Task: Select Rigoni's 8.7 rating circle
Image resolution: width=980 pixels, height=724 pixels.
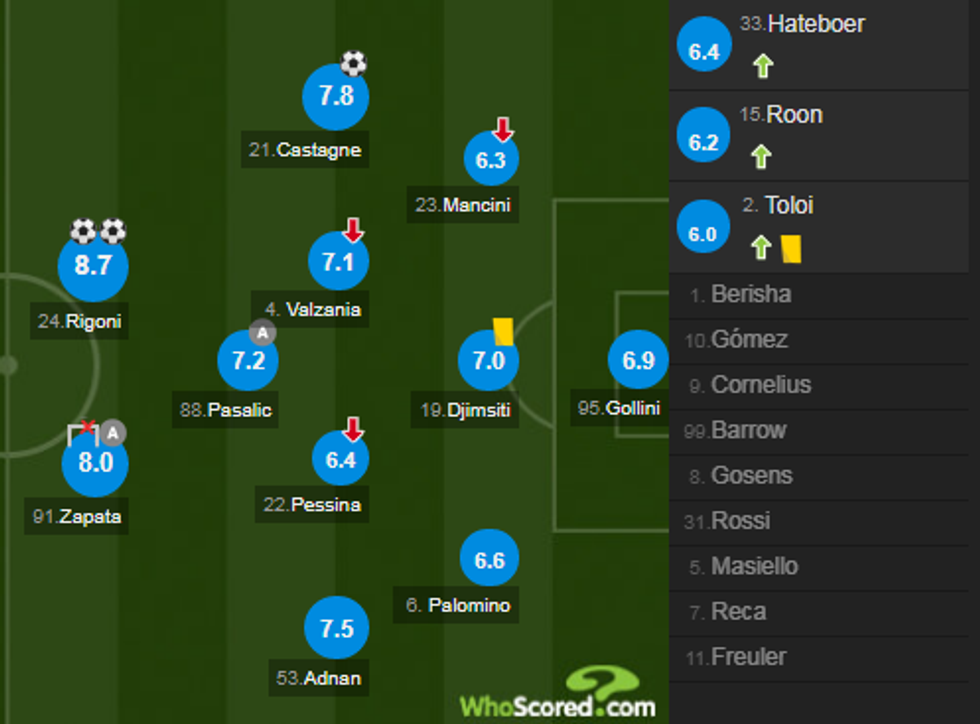Action: point(94,265)
